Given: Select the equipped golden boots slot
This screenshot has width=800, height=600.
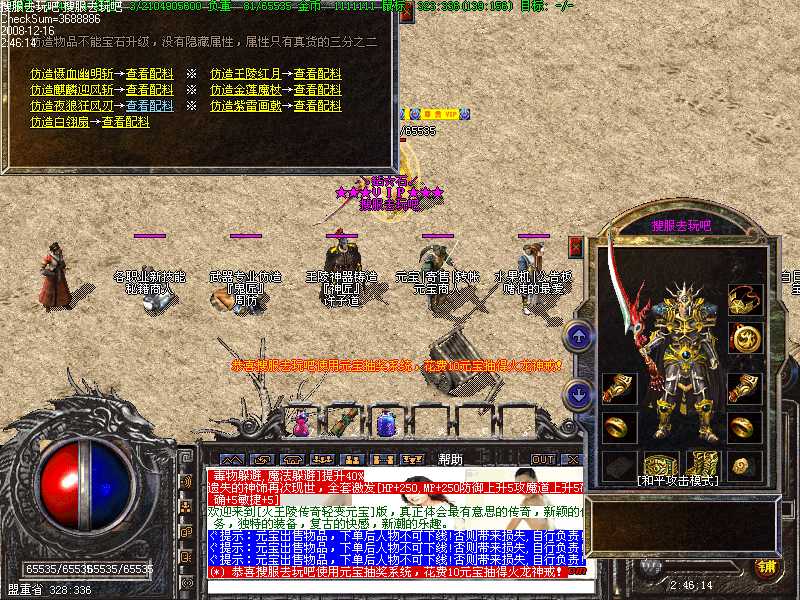Looking at the screenshot, I should click(x=702, y=465).
